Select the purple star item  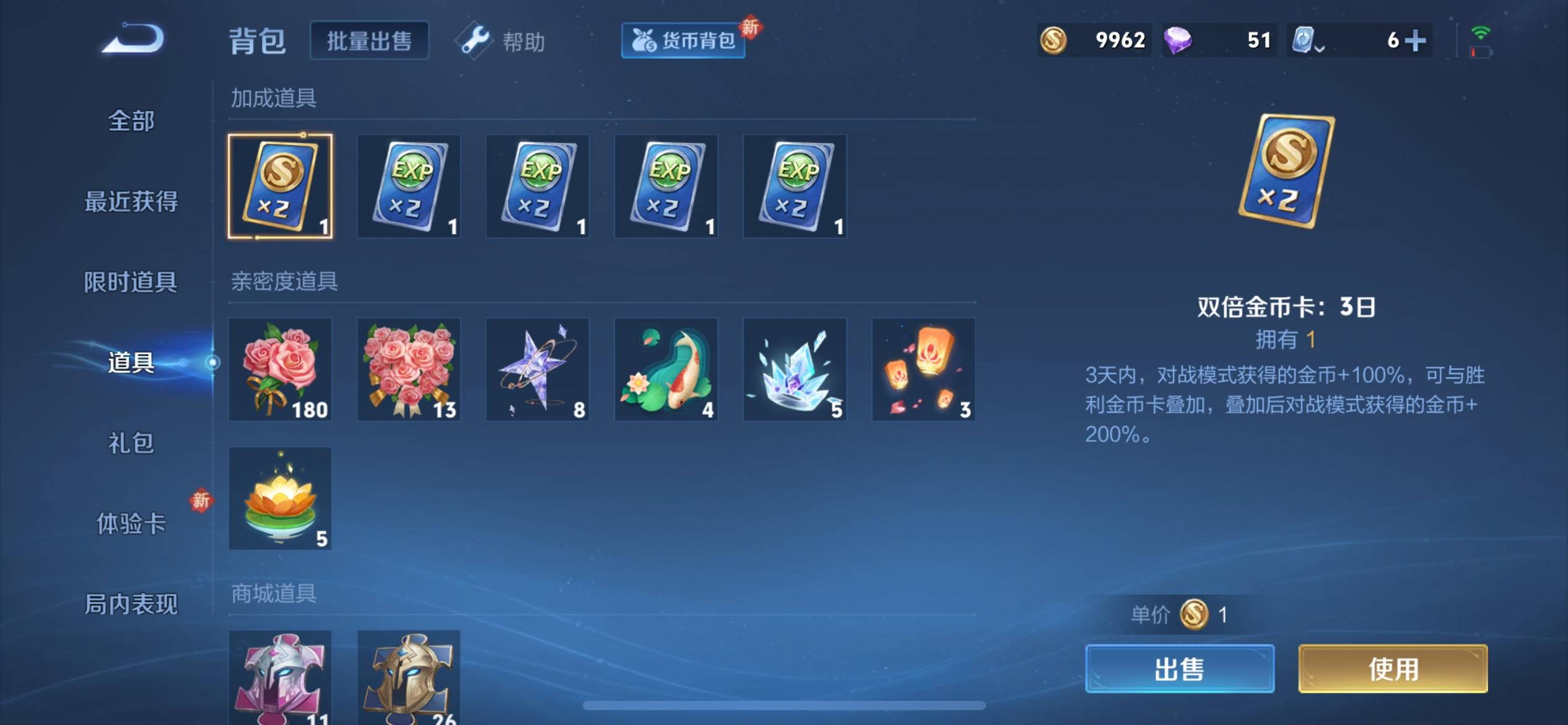pos(538,369)
